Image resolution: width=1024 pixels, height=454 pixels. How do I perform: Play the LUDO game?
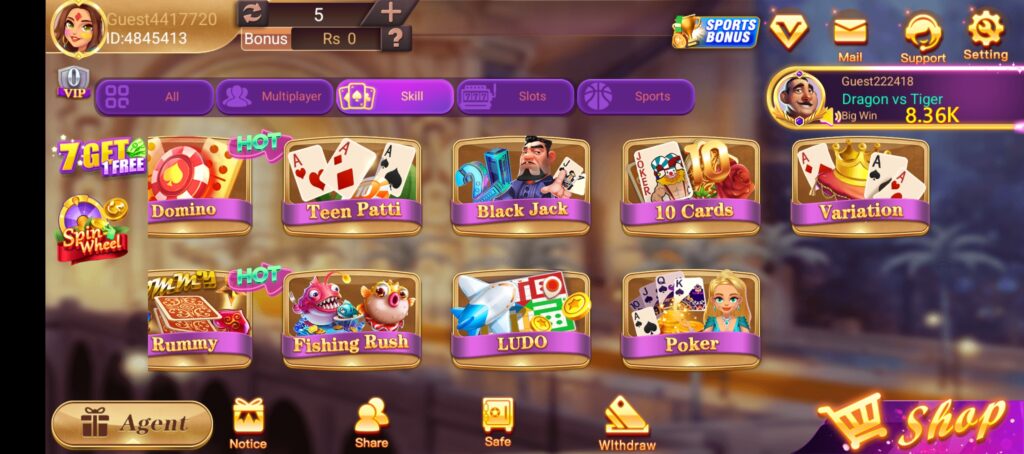click(521, 316)
